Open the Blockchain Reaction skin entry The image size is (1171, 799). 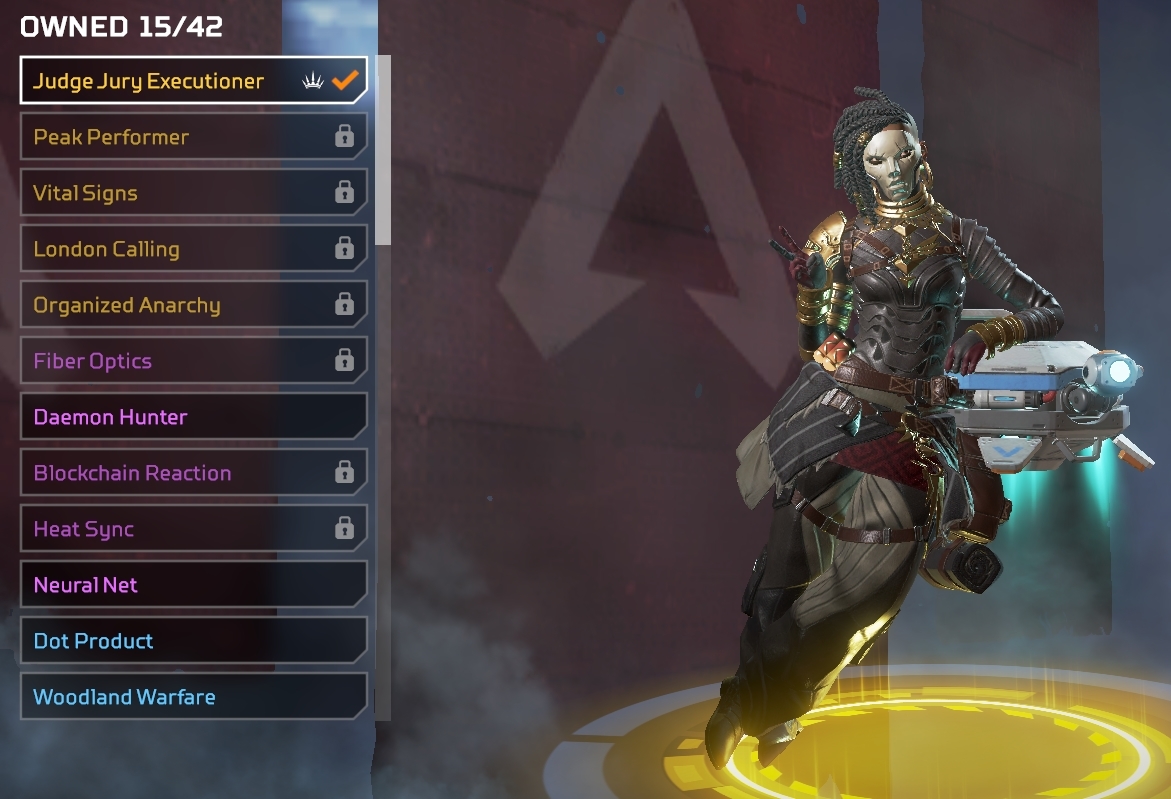tap(193, 473)
